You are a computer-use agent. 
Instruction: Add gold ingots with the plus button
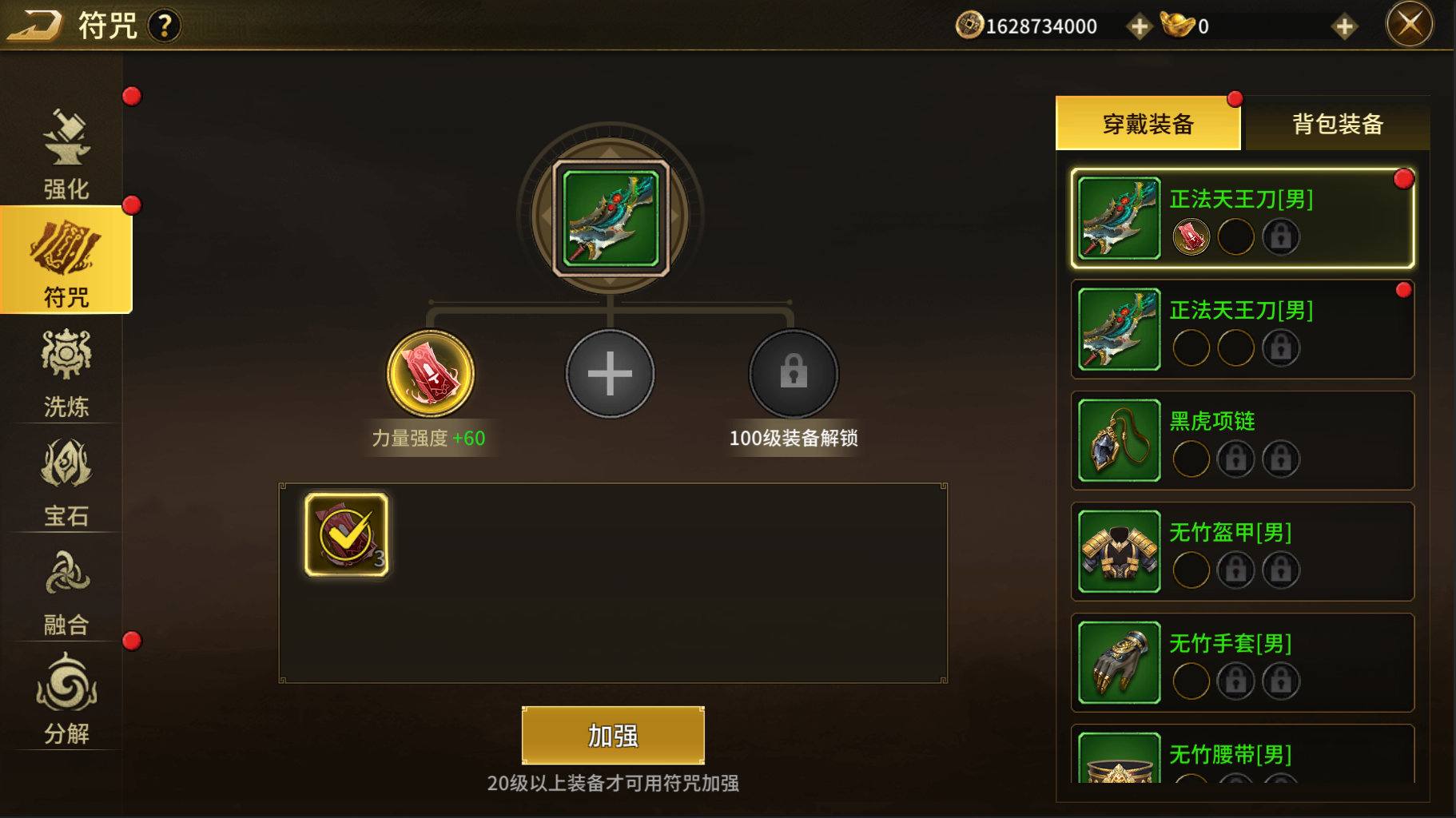1344,26
